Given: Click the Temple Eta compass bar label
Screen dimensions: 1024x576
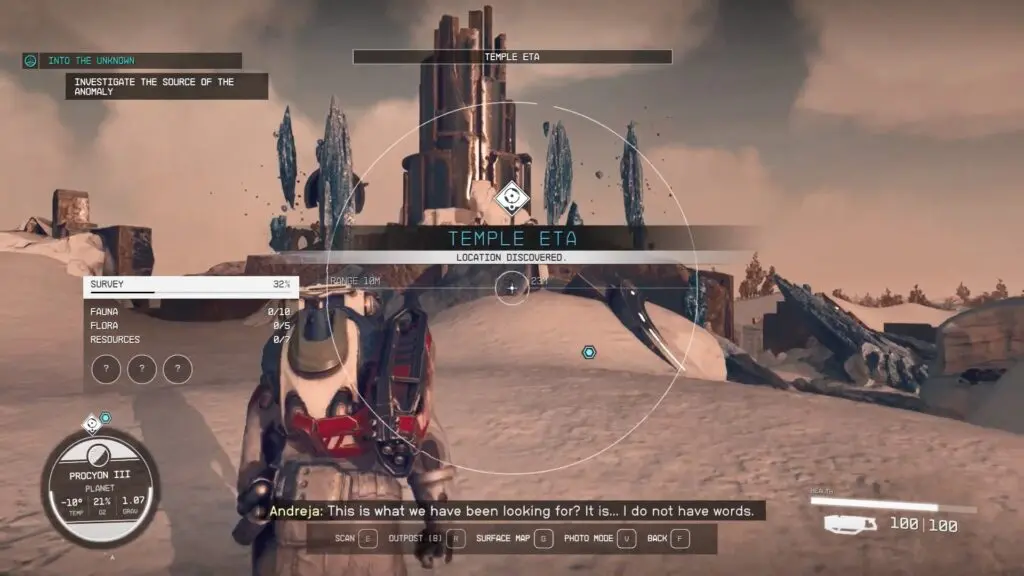Looking at the screenshot, I should [512, 57].
